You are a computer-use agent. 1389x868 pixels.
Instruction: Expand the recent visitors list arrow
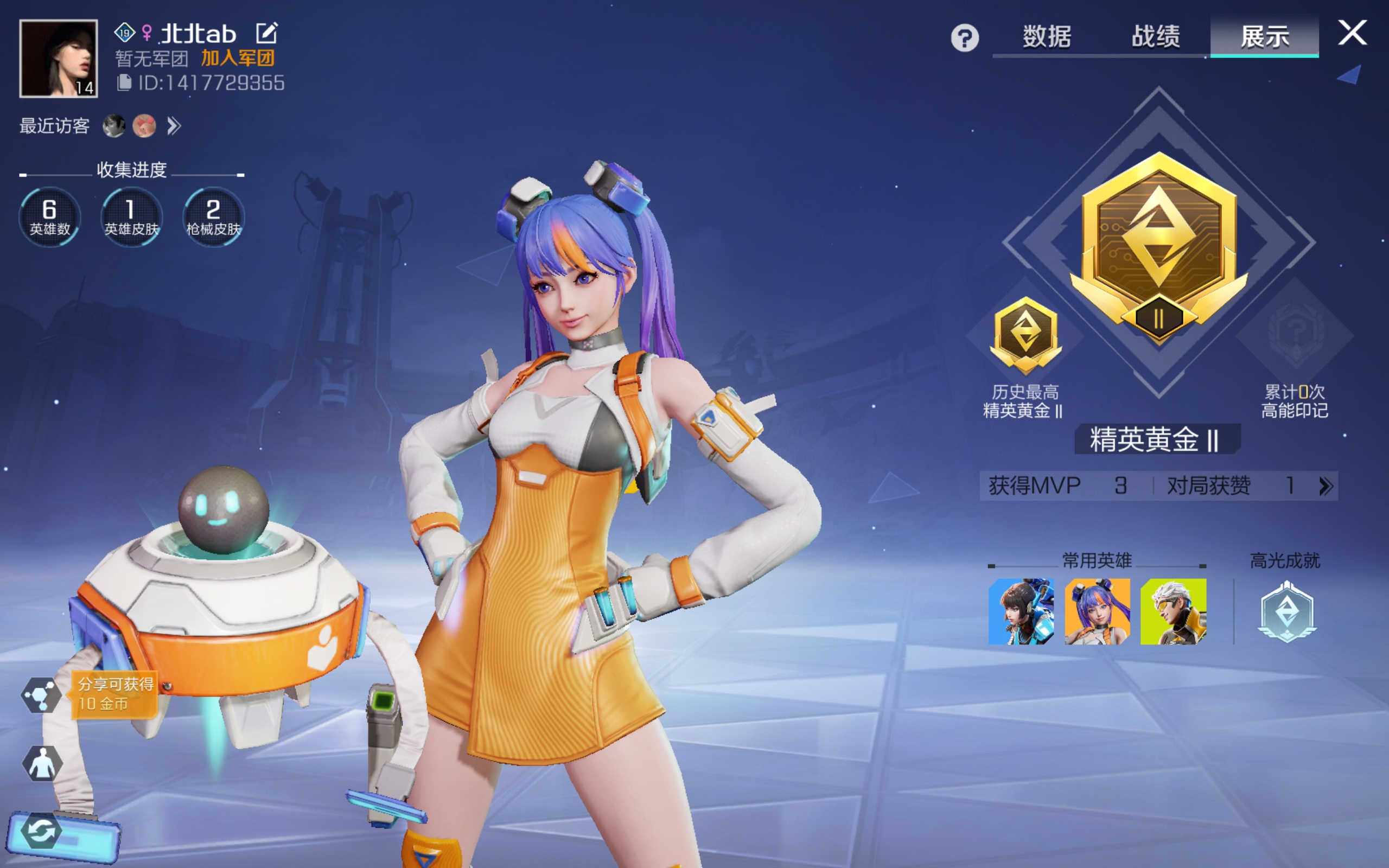[x=174, y=126]
